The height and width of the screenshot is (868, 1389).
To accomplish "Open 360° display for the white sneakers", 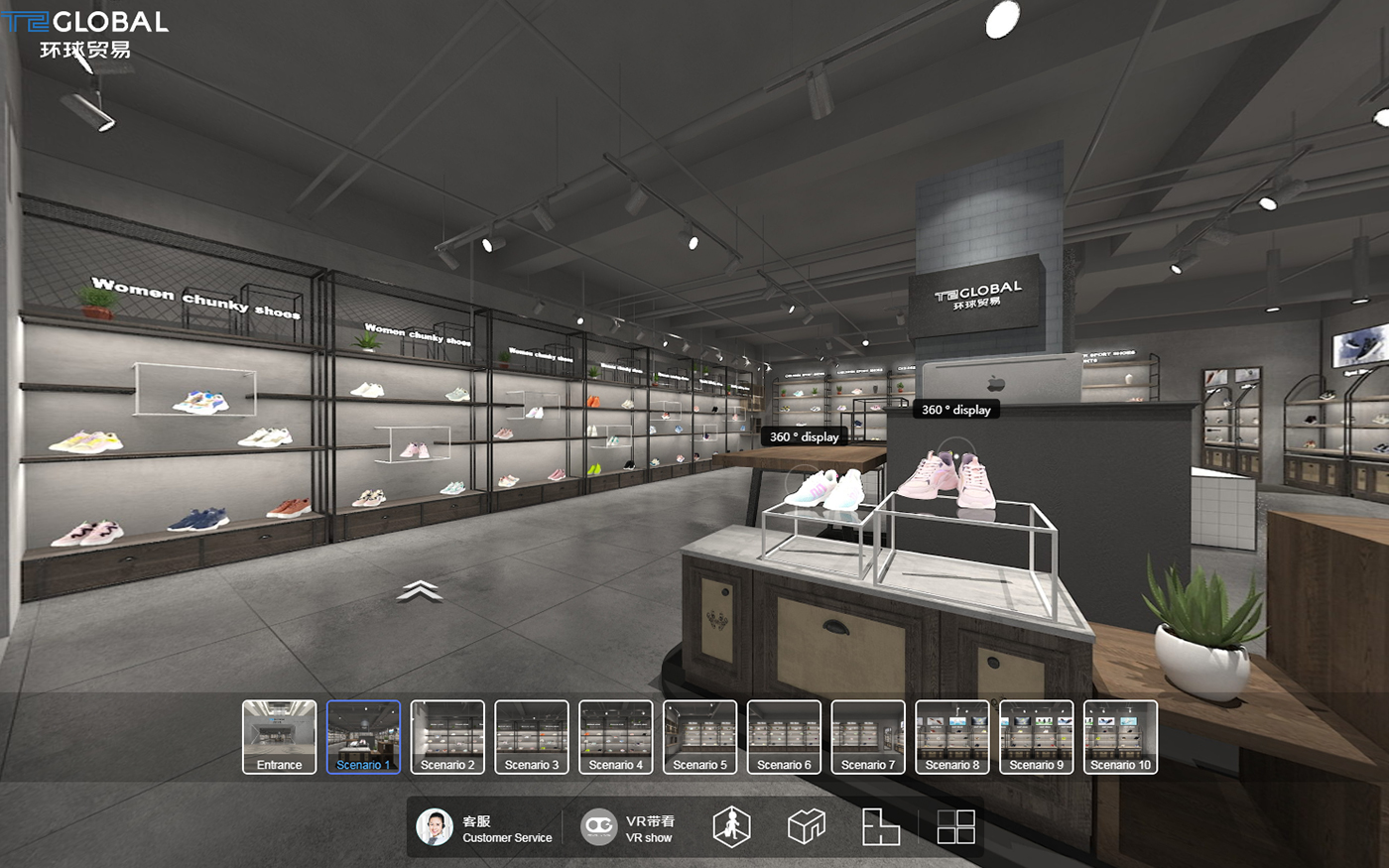I will (805, 436).
